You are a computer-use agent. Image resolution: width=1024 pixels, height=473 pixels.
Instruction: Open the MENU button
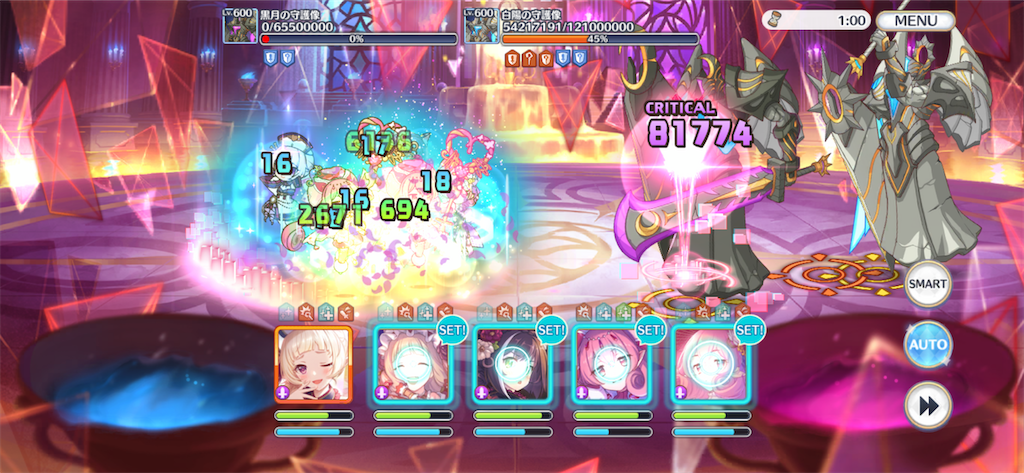pyautogui.click(x=915, y=20)
